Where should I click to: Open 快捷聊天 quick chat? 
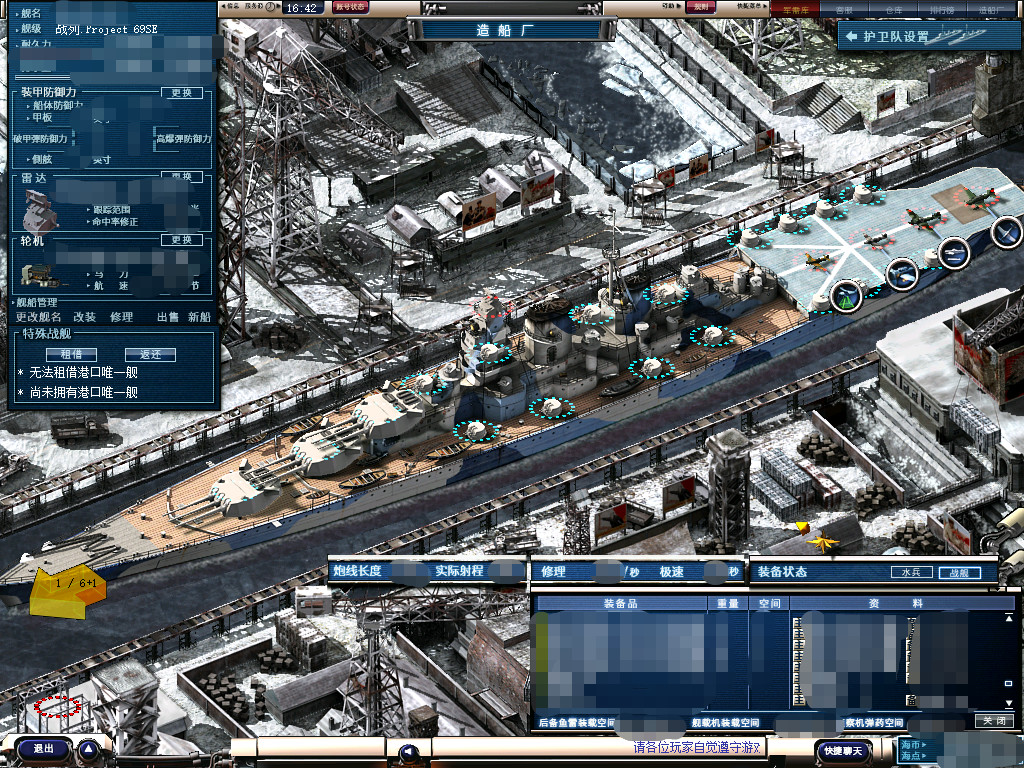[842, 750]
